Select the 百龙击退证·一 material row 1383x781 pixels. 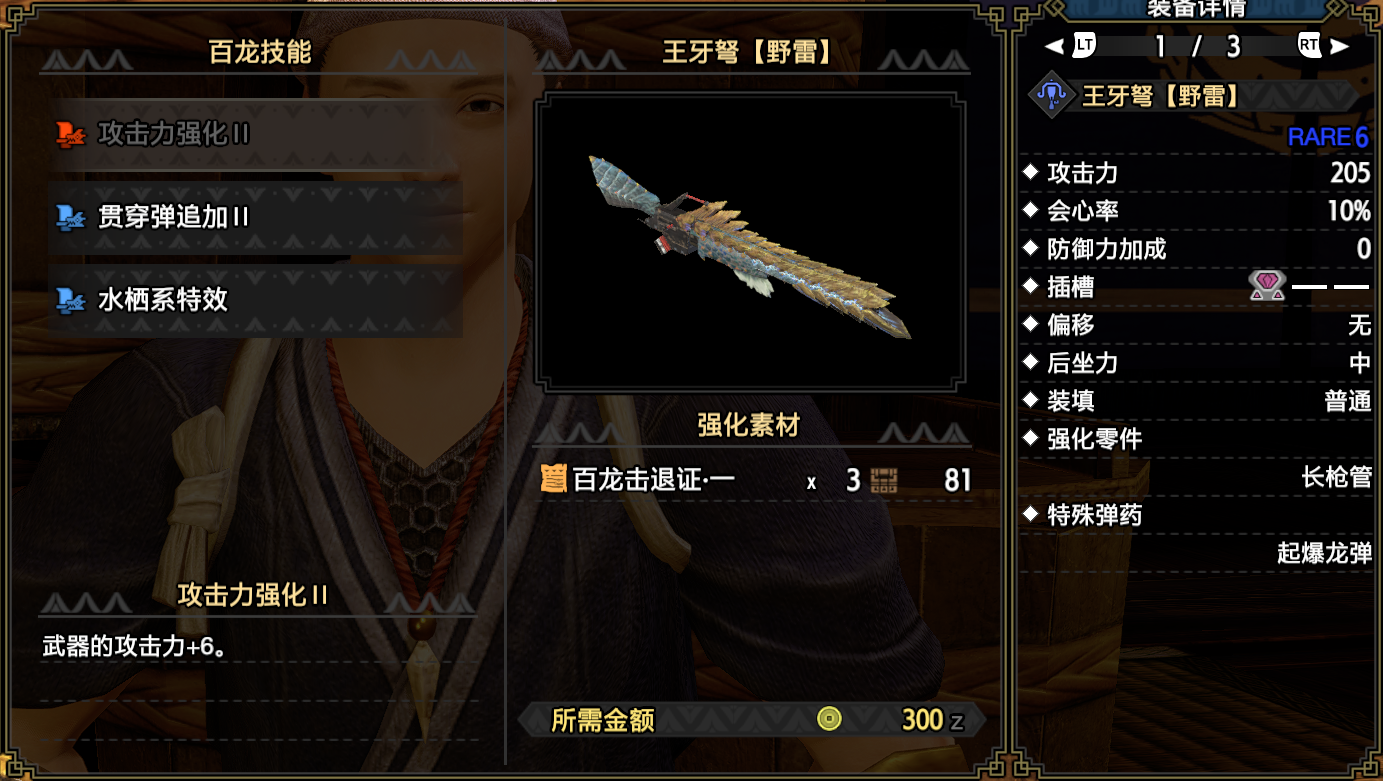[752, 480]
